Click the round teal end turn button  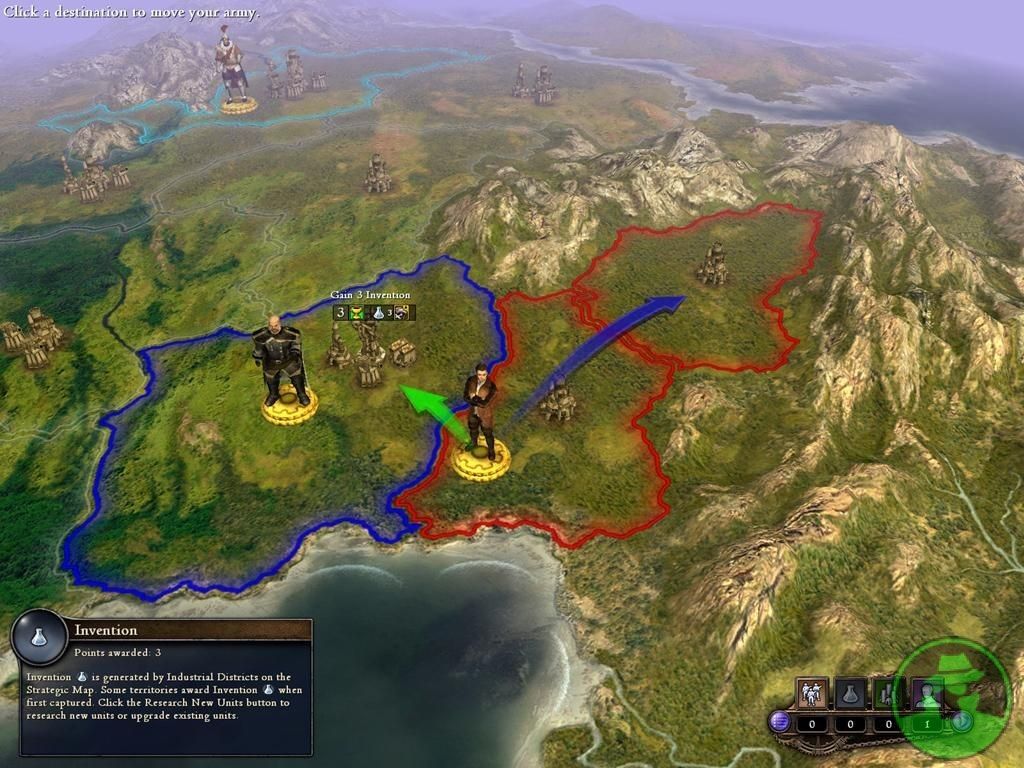962,721
